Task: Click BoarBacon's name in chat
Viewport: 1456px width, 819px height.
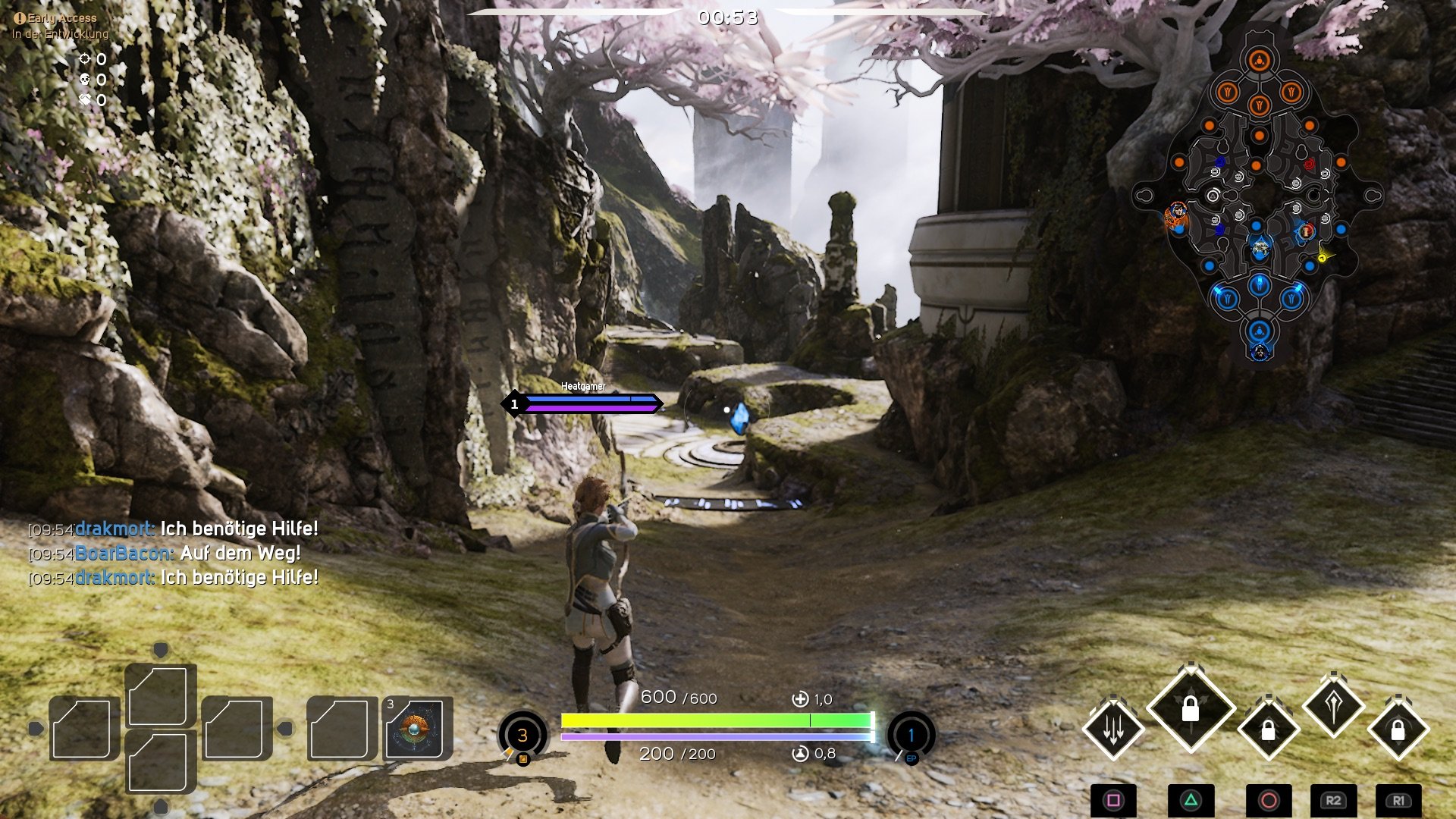Action: (124, 554)
